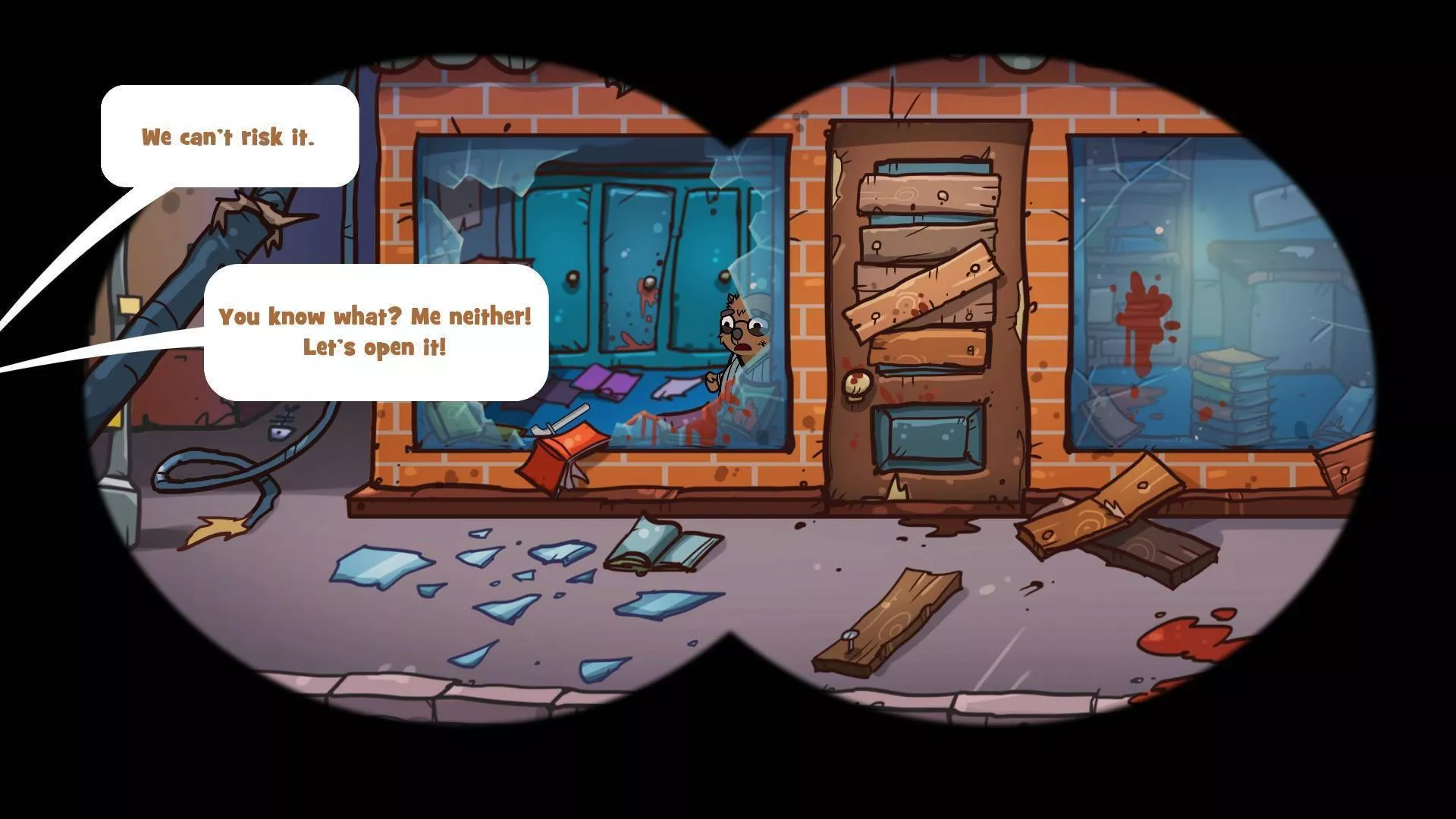The width and height of the screenshot is (1456, 819).
Task: Select the "Let's open it!" dialogue bubble
Action: 375,332
